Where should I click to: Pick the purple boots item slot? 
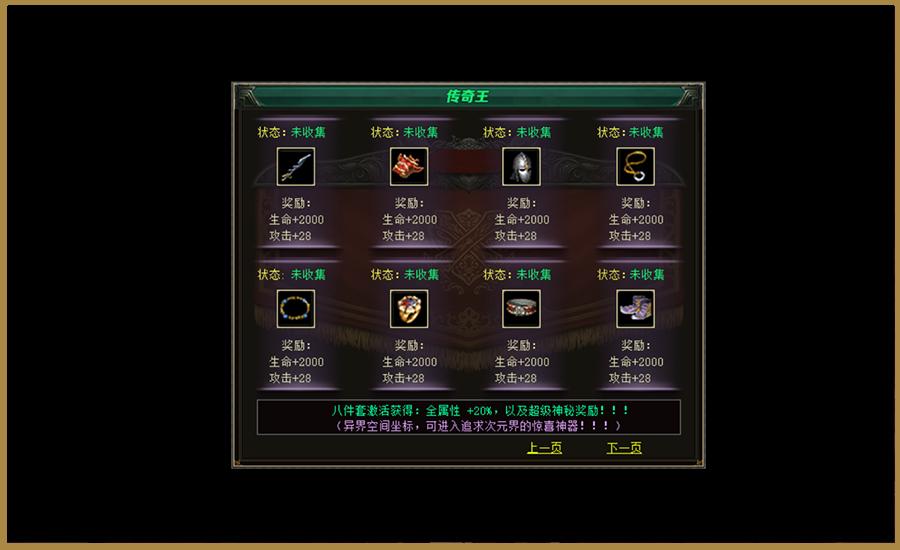click(x=635, y=308)
